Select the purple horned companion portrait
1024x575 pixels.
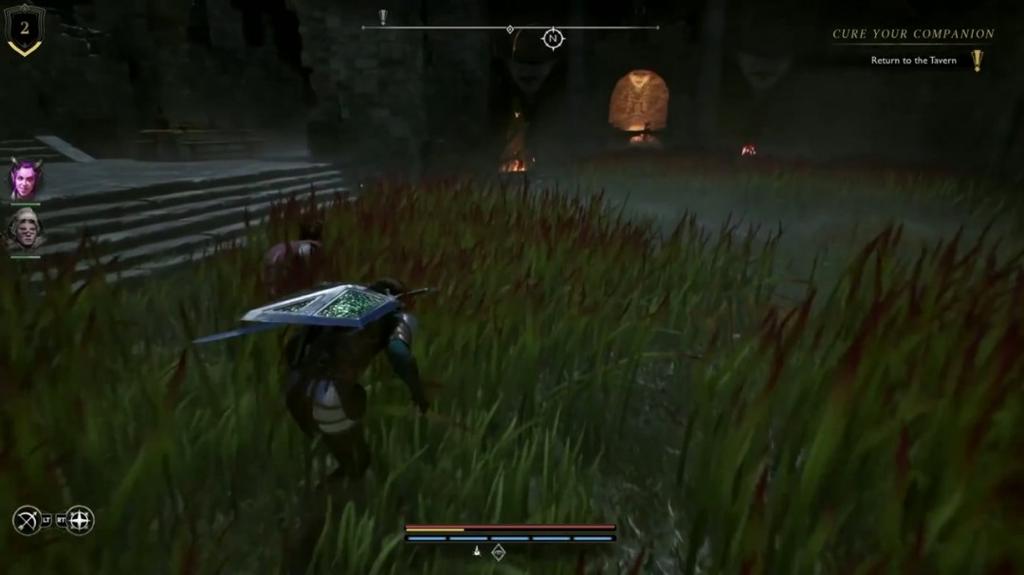(25, 180)
